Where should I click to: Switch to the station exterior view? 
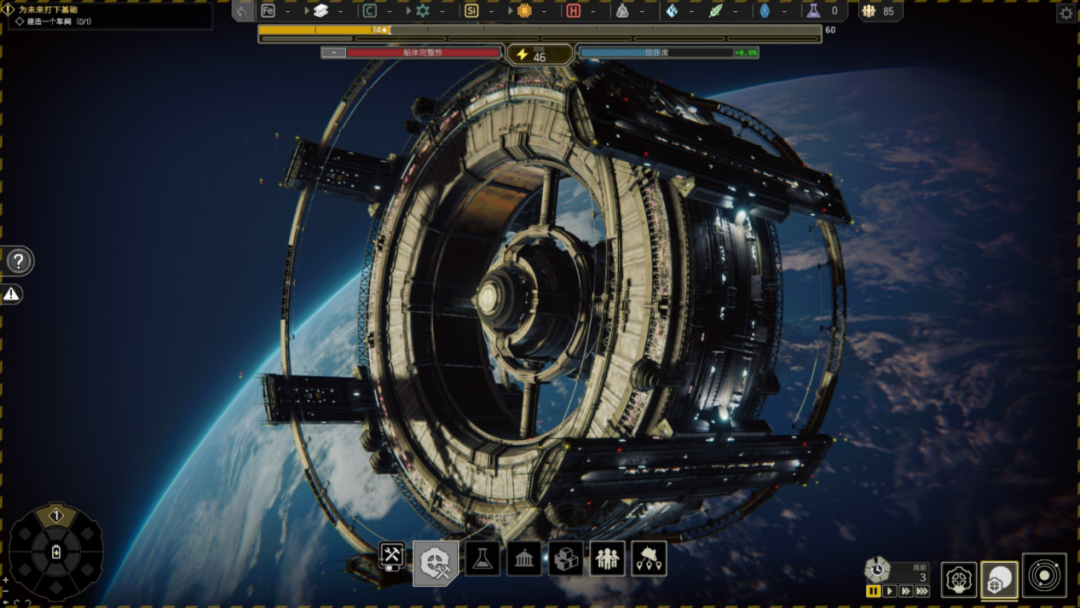pos(999,579)
